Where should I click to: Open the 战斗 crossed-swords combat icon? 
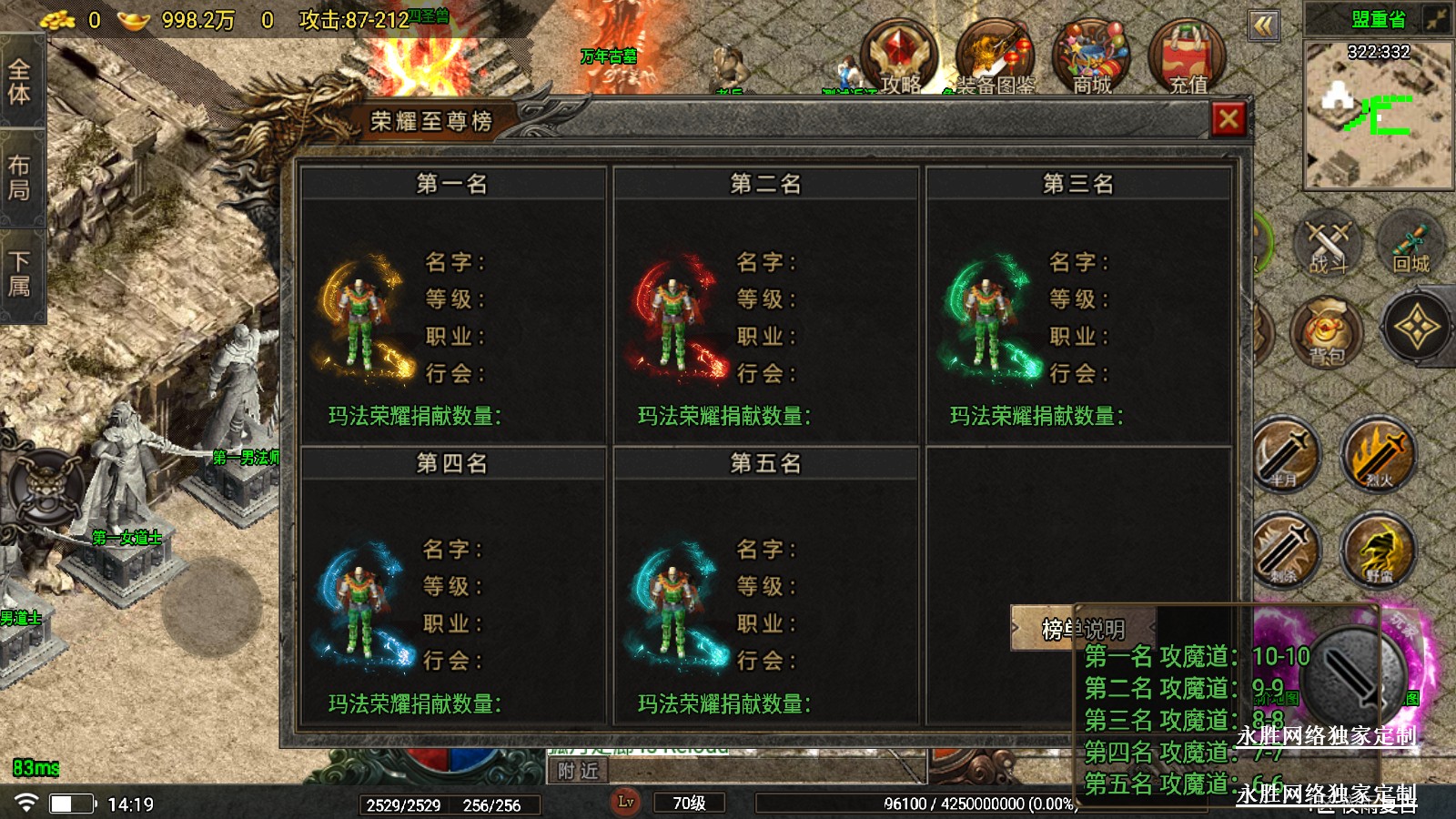(x=1328, y=244)
